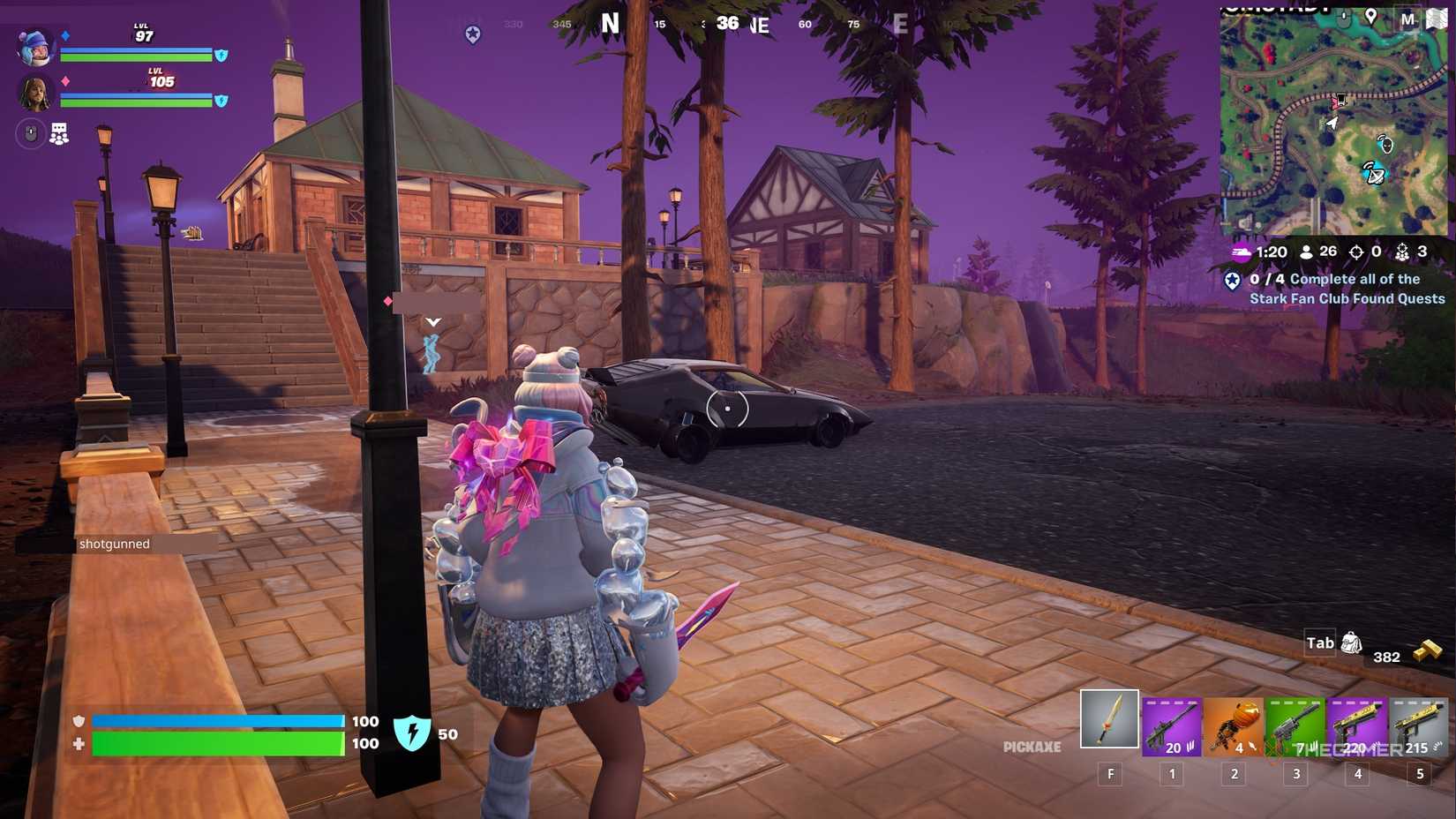Click the storm timer icon showing 1:20
This screenshot has height=819, width=1456.
click(x=1241, y=252)
